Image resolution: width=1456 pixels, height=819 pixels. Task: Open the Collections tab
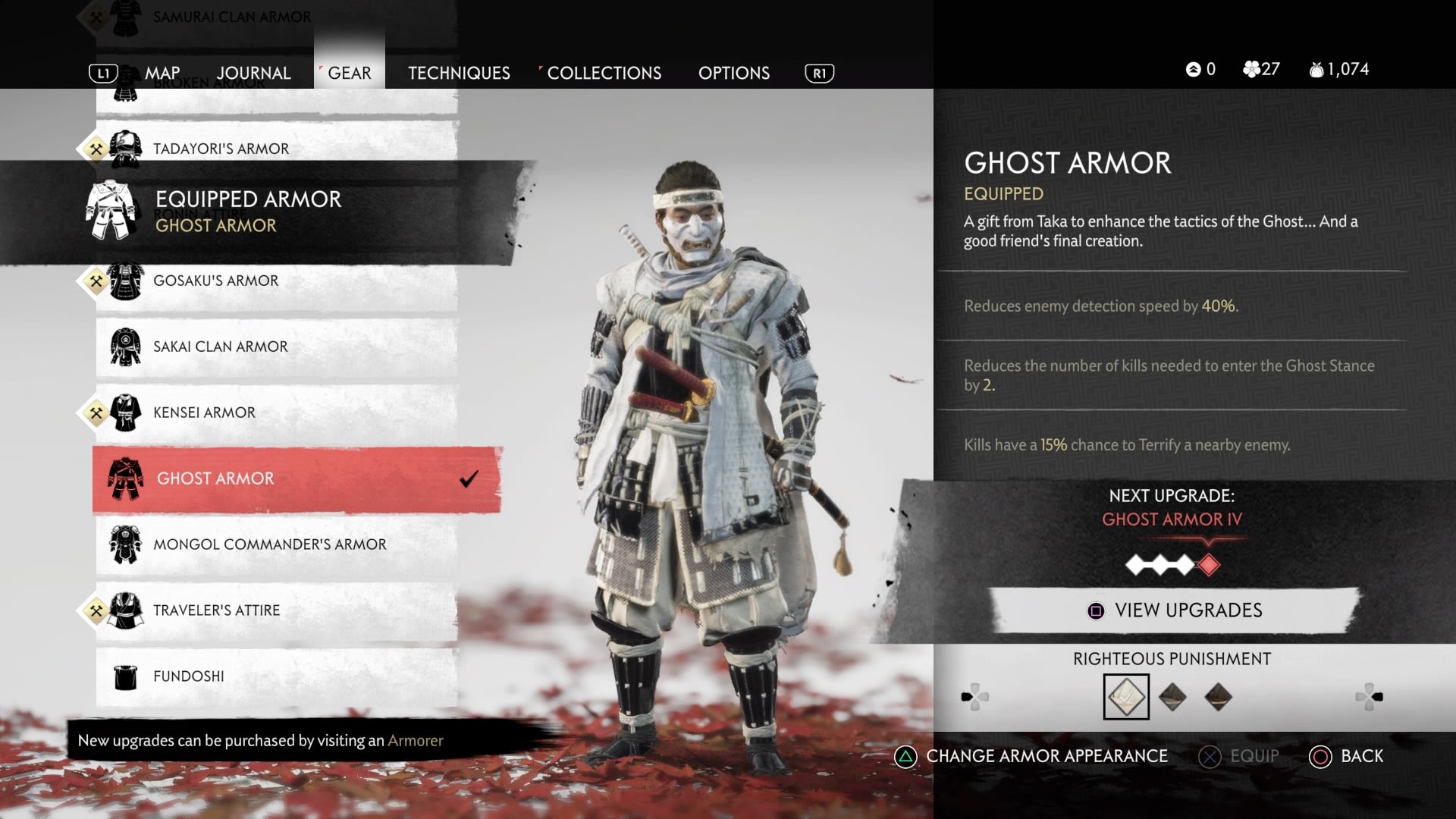[x=604, y=73]
